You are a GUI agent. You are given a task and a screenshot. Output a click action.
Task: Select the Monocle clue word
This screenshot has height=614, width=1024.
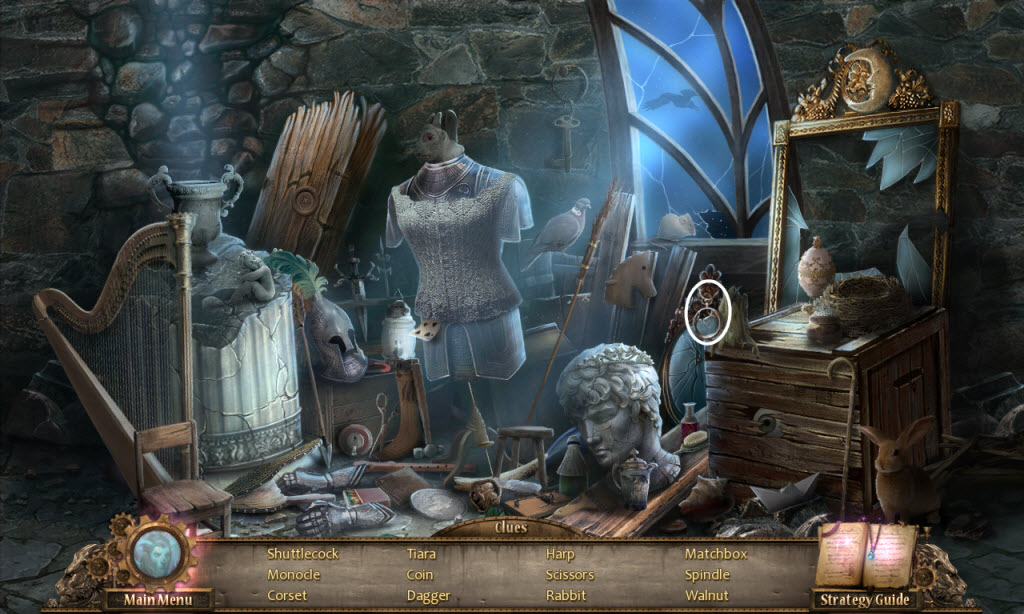[294, 575]
